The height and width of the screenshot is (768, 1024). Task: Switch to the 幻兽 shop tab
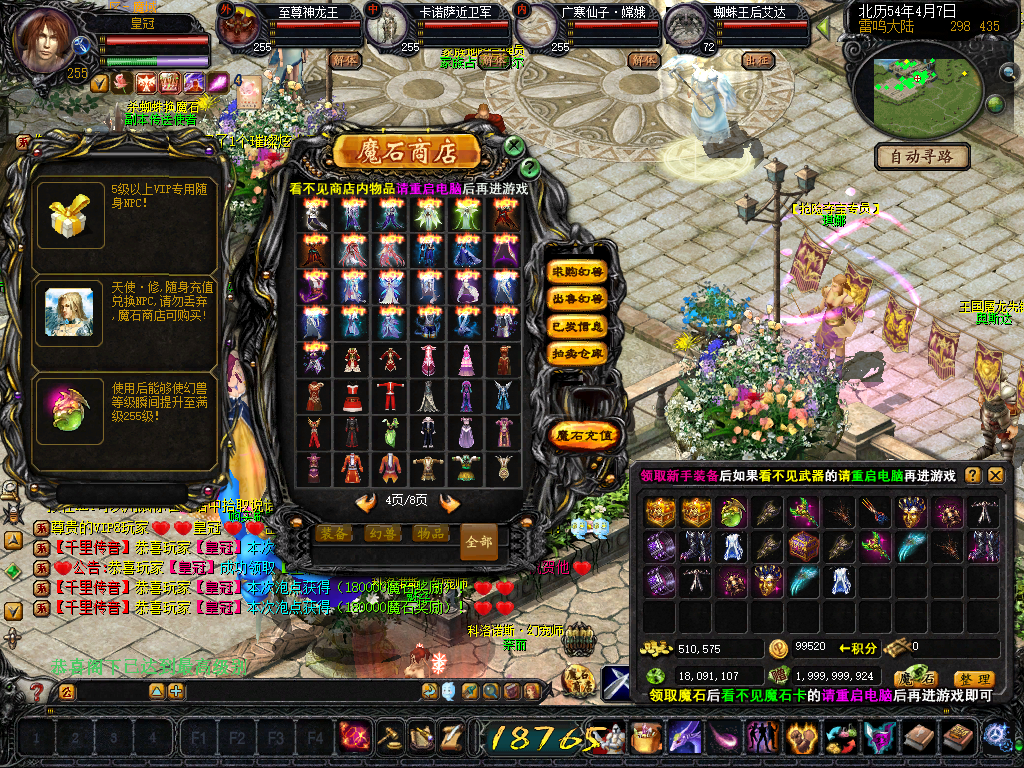383,534
